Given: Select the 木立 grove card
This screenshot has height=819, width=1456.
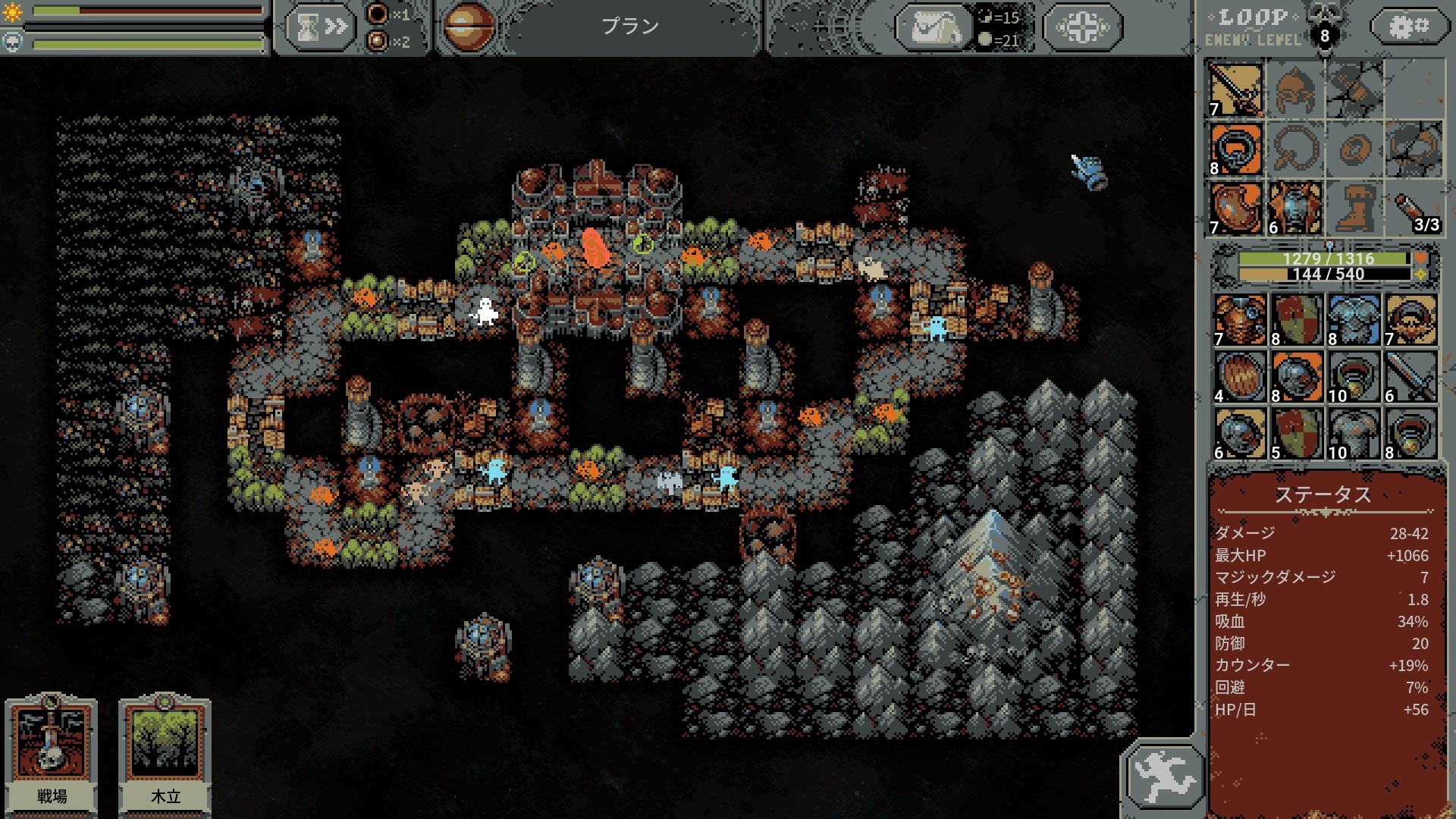Looking at the screenshot, I should pyautogui.click(x=165, y=752).
